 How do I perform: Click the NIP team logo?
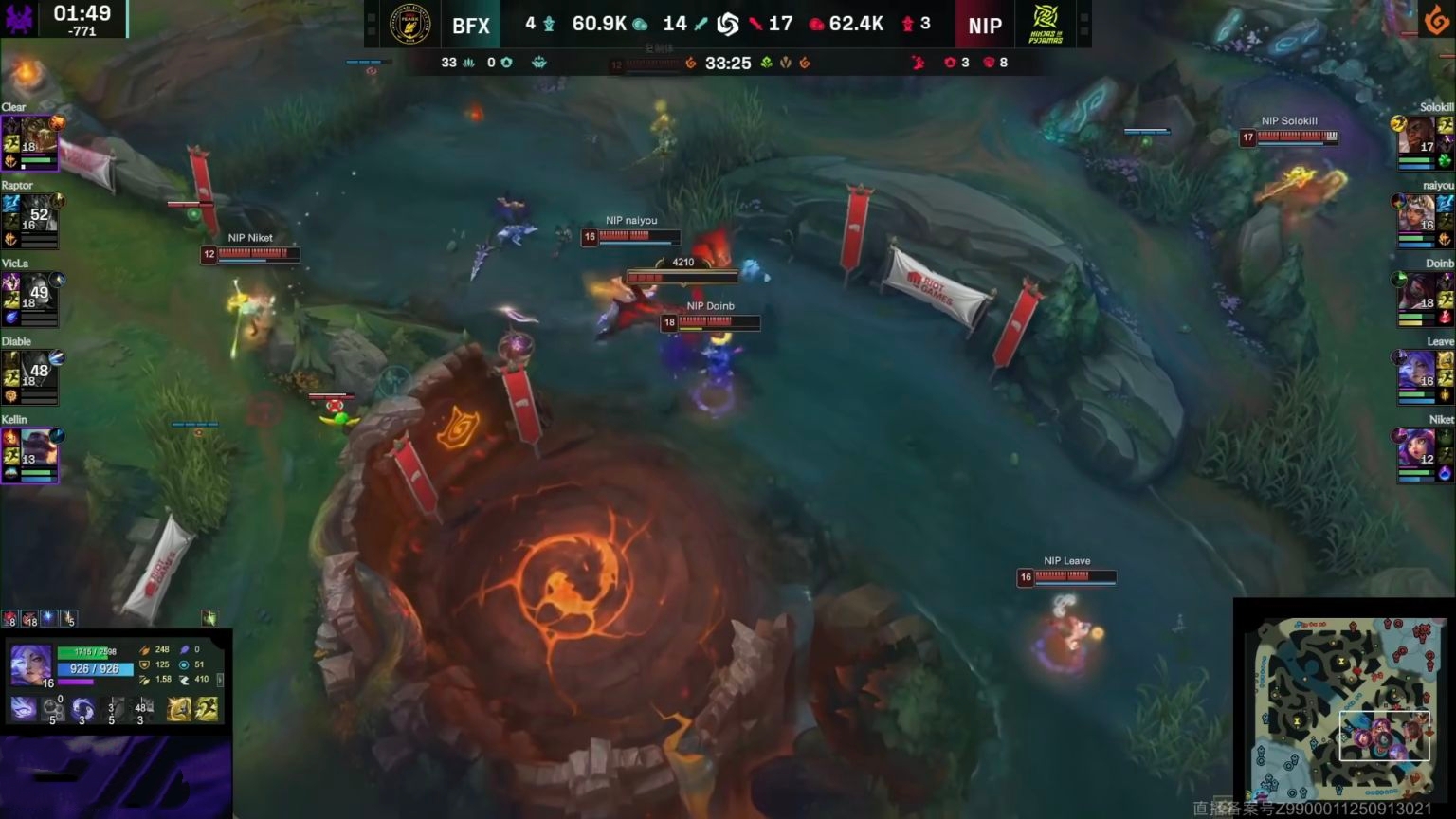(1046, 25)
